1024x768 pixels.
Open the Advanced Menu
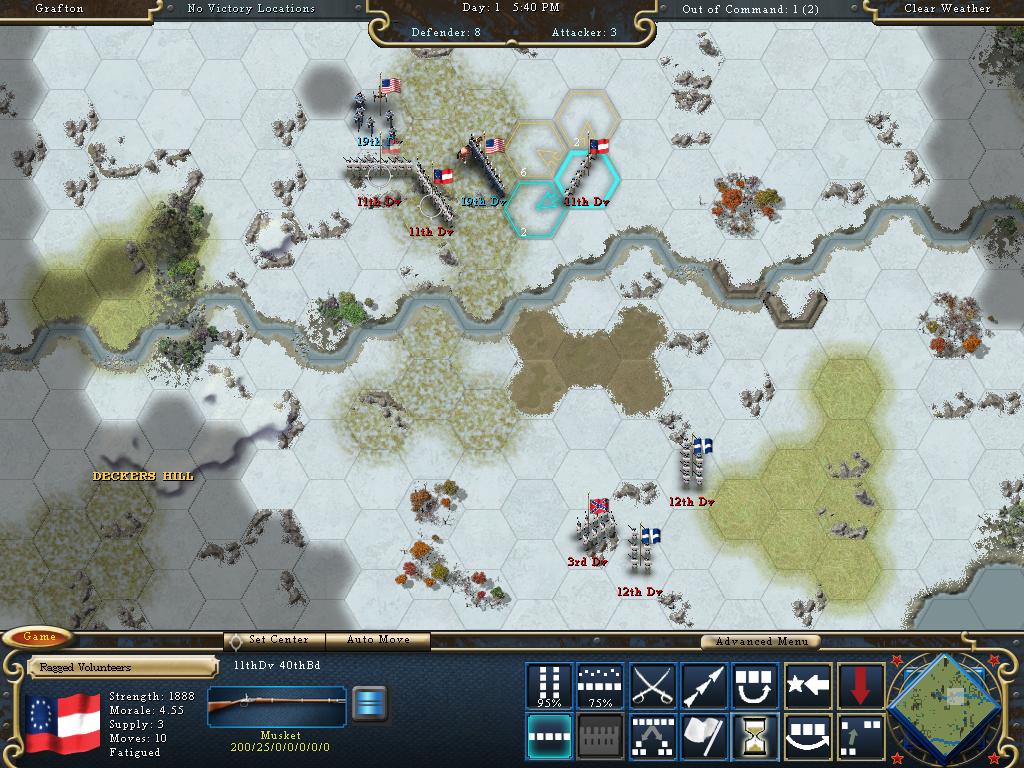point(759,641)
